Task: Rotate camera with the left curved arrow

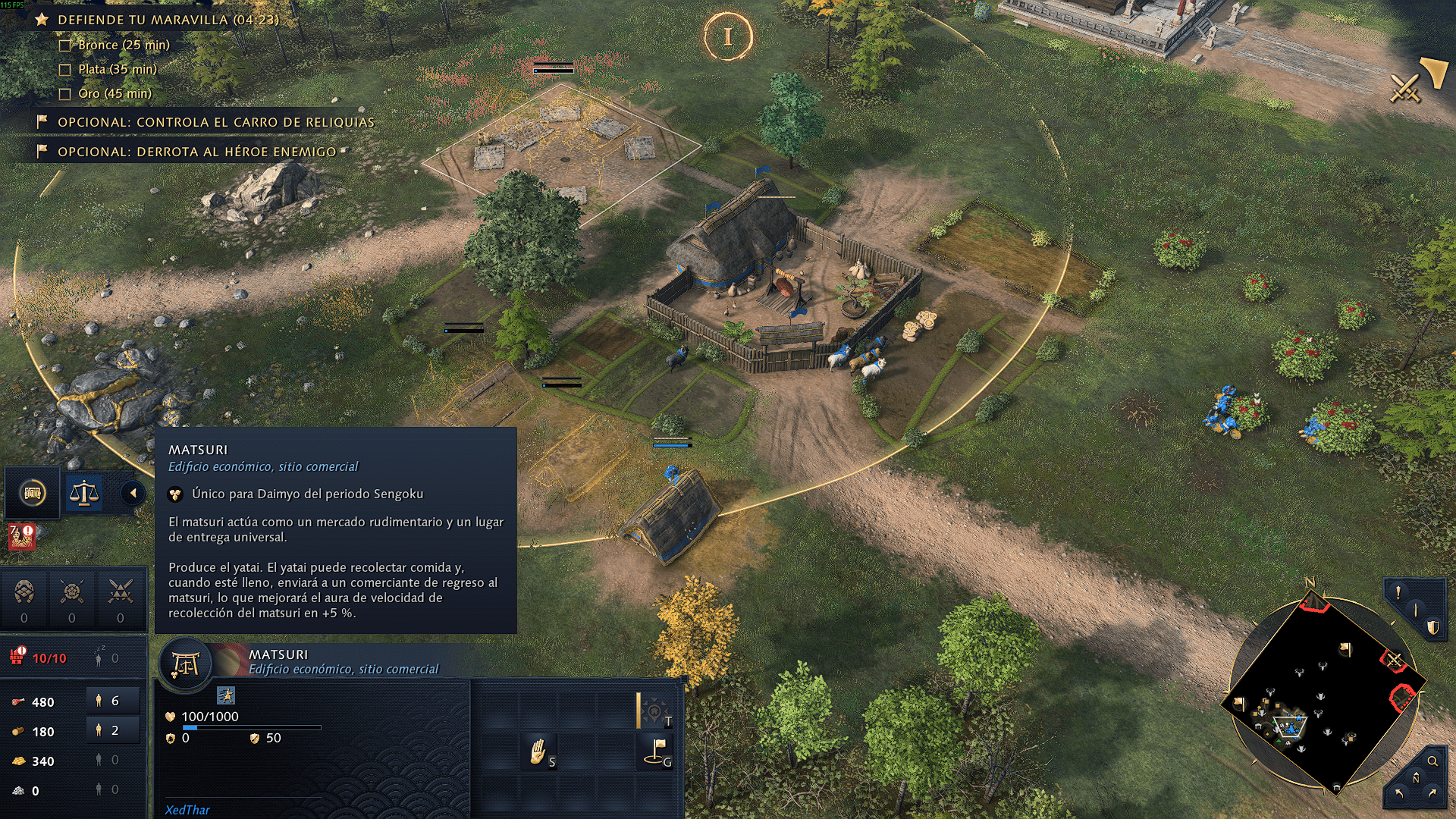Action: (x=1398, y=794)
